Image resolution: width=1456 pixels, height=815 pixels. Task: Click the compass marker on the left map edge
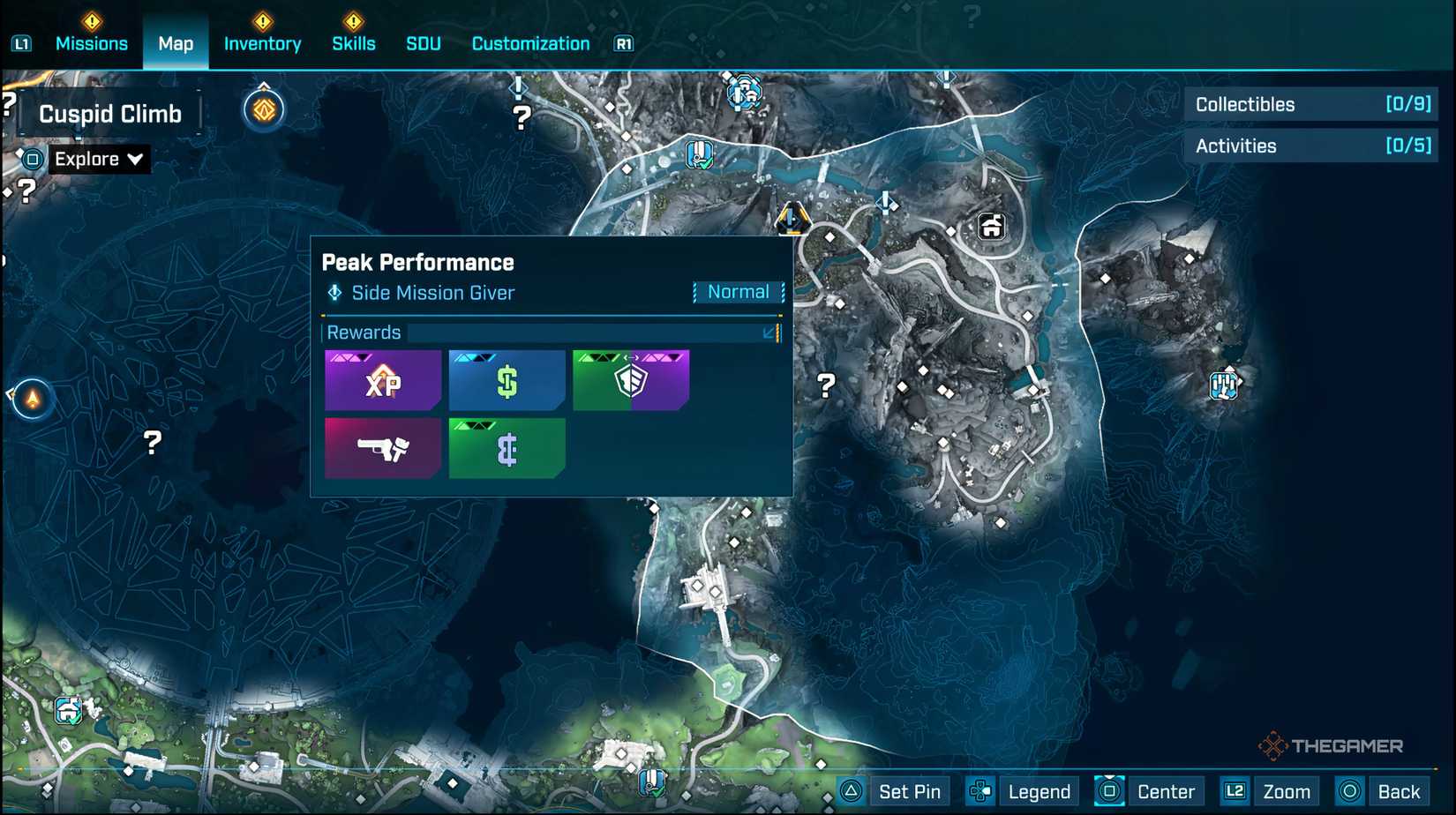click(31, 397)
